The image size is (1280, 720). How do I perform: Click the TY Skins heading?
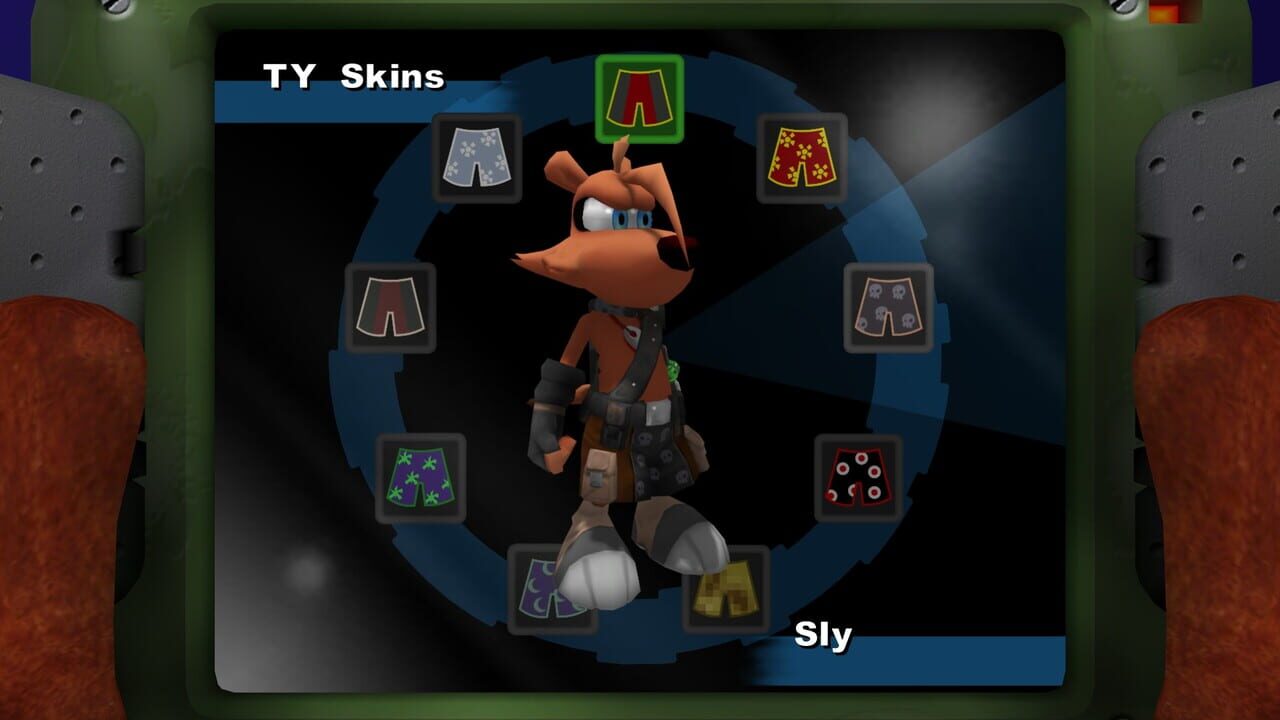coord(355,73)
